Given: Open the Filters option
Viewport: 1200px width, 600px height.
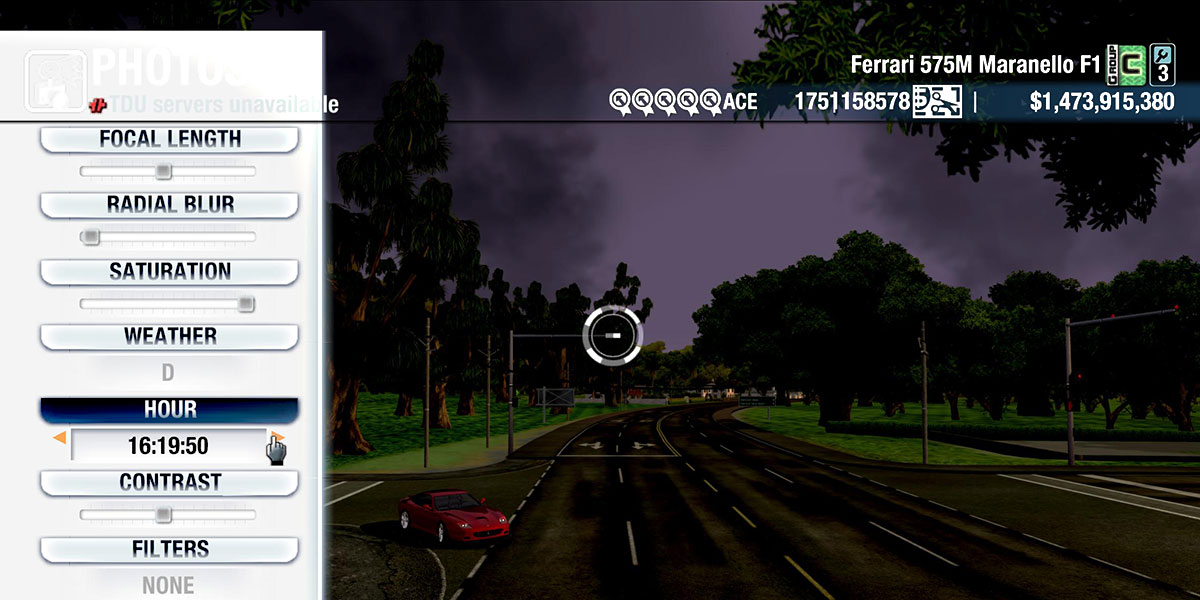Looking at the screenshot, I should click(169, 549).
